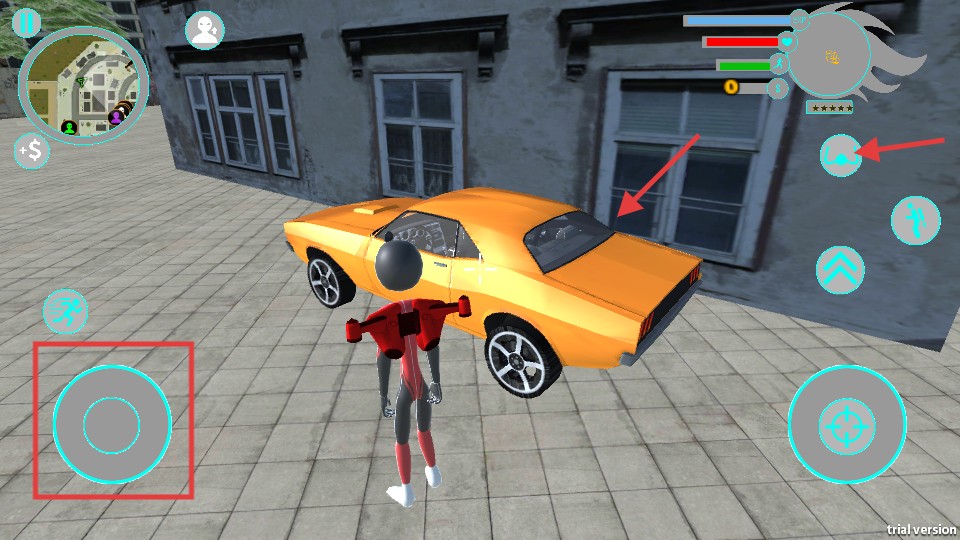Tap the +$ add money button
The width and height of the screenshot is (960, 540).
[32, 151]
